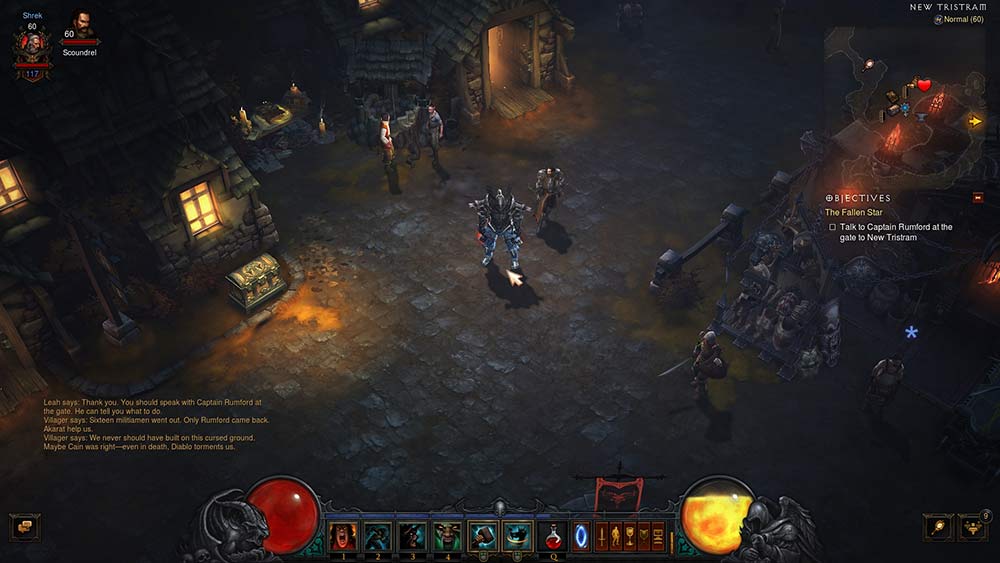
Task: Activate the screaming face skill in slot 1
Action: pos(343,535)
